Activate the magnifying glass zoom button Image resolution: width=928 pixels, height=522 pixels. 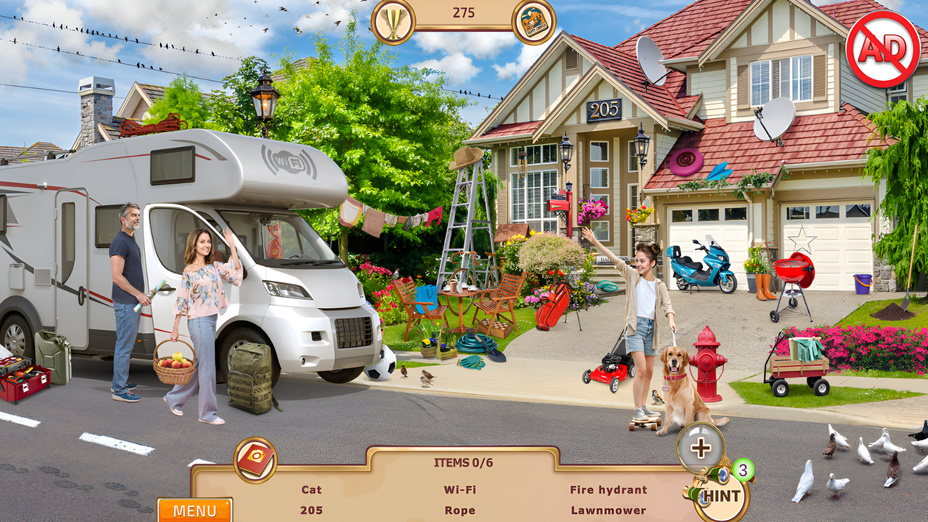coord(701,448)
